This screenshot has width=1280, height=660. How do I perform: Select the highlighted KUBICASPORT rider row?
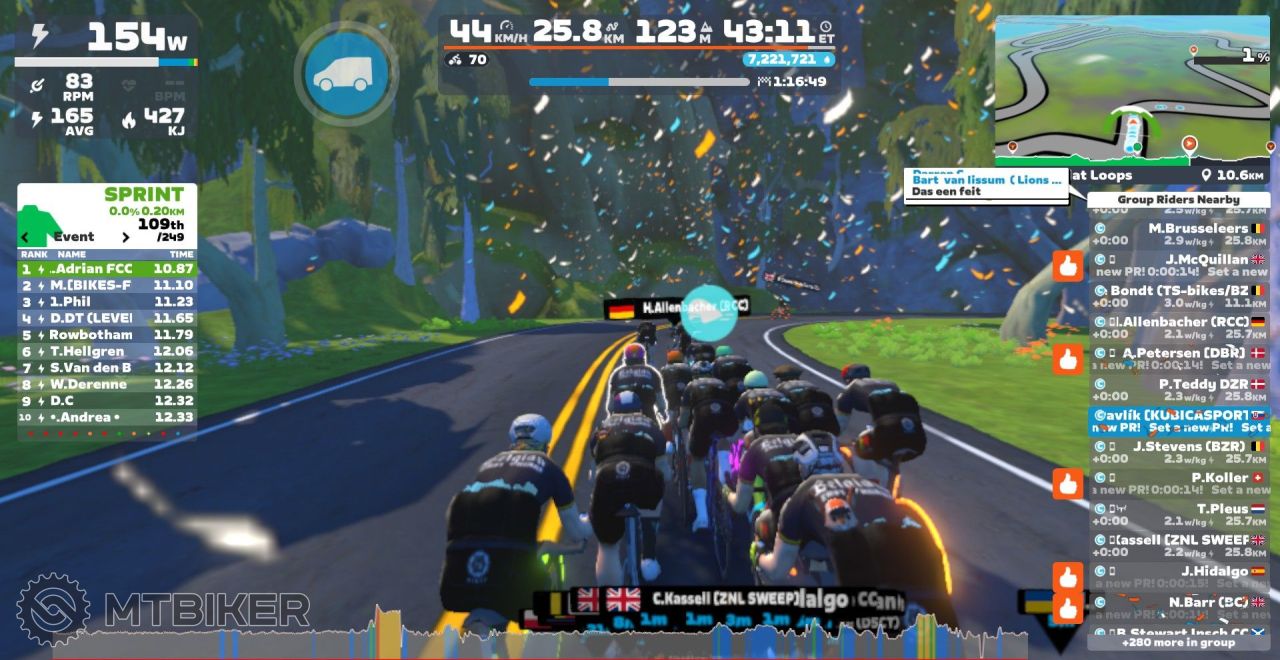click(1180, 421)
